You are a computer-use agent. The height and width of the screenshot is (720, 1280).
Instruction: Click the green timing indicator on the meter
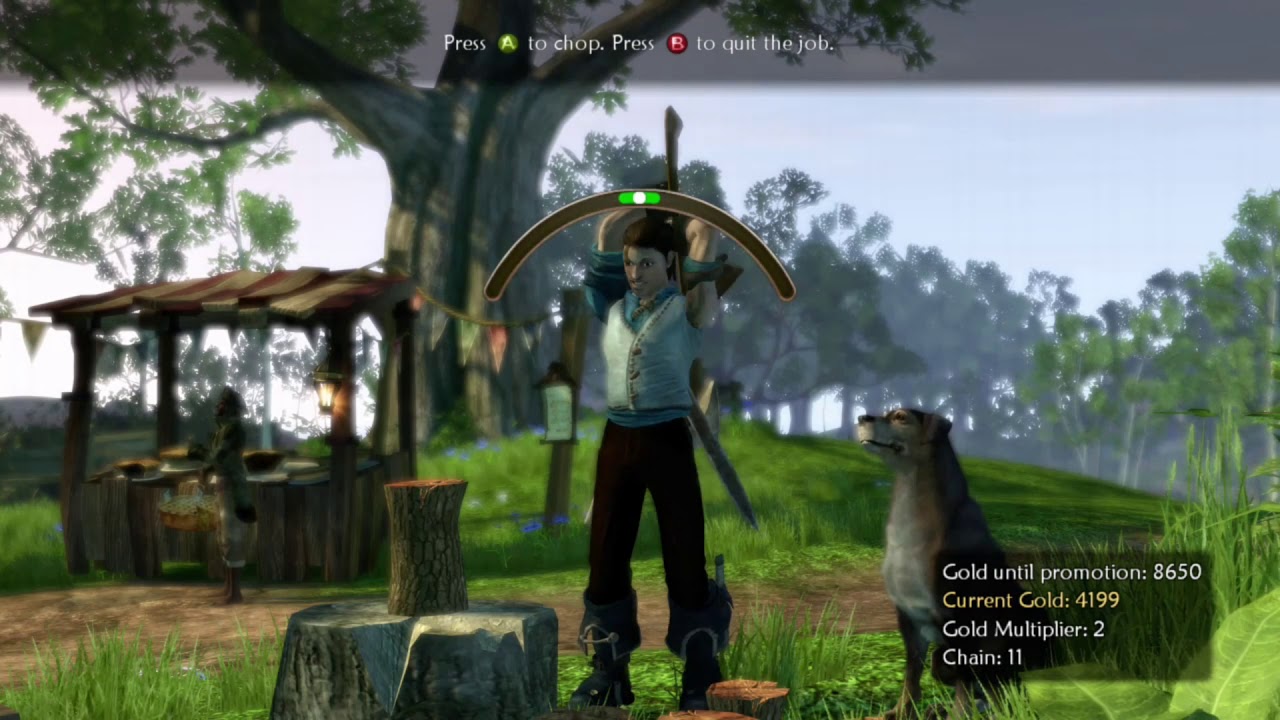pyautogui.click(x=640, y=198)
